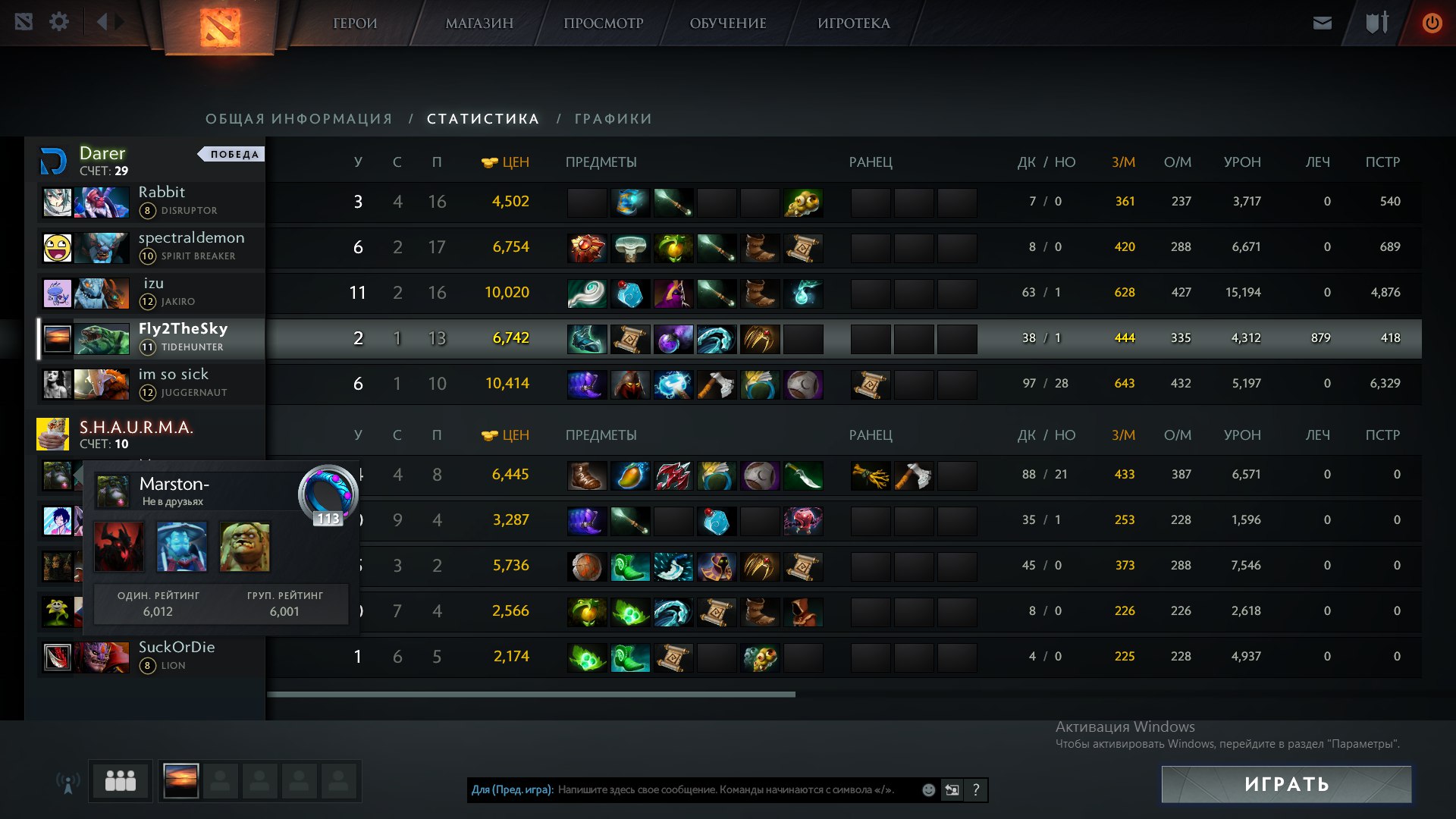Switch to Общая информация tab
Image resolution: width=1456 pixels, height=819 pixels.
click(x=299, y=119)
